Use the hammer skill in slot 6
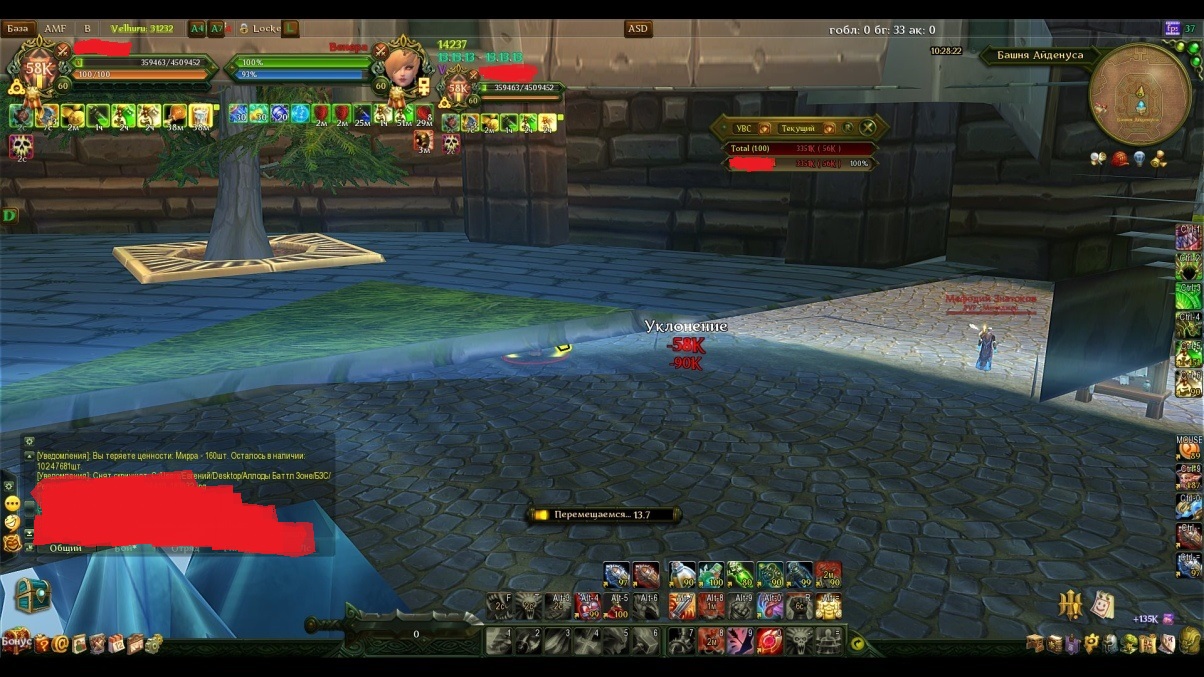Viewport: 1204px width, 677px height. click(x=647, y=640)
